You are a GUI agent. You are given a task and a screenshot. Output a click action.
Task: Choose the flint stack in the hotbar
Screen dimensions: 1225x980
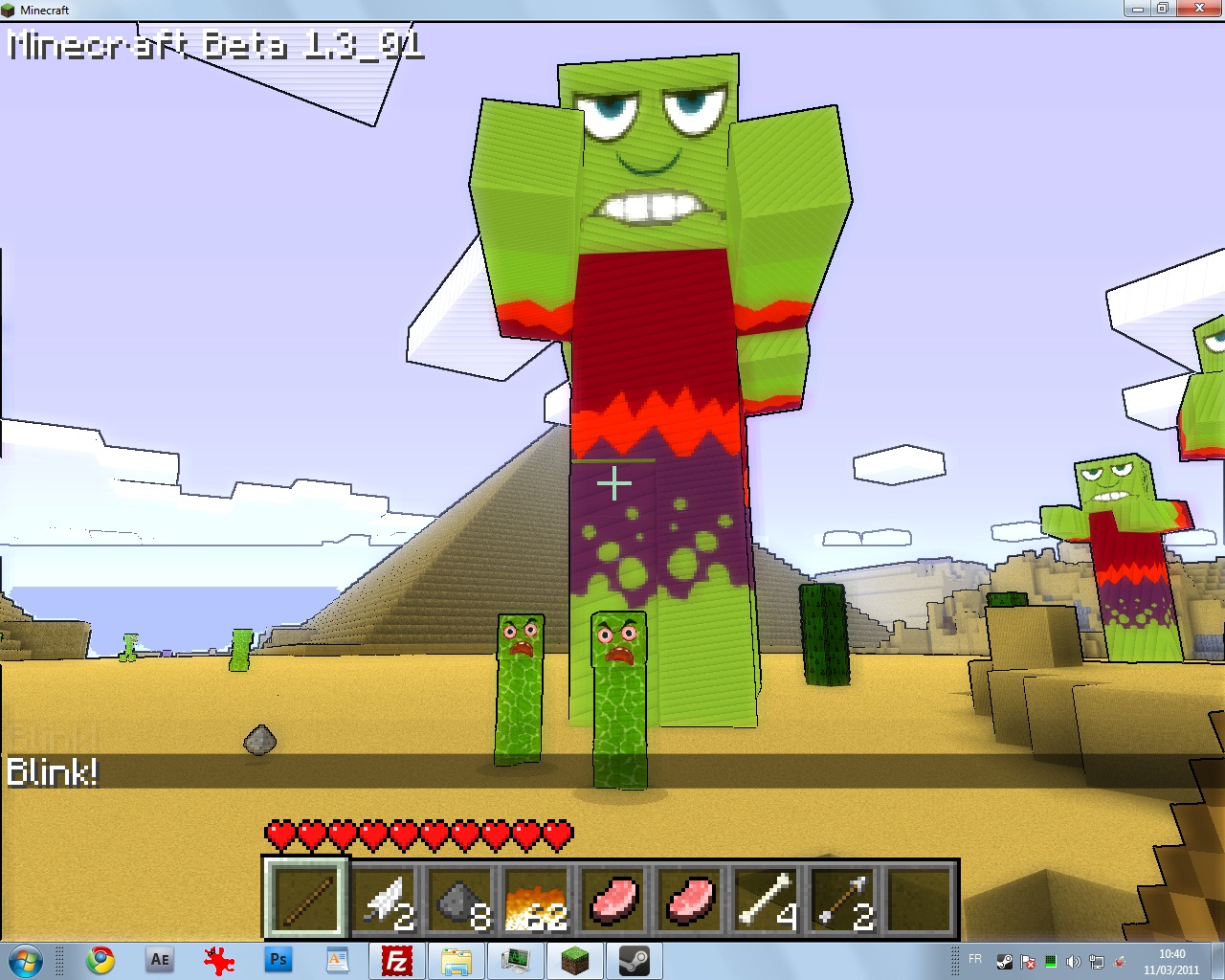(x=460, y=899)
